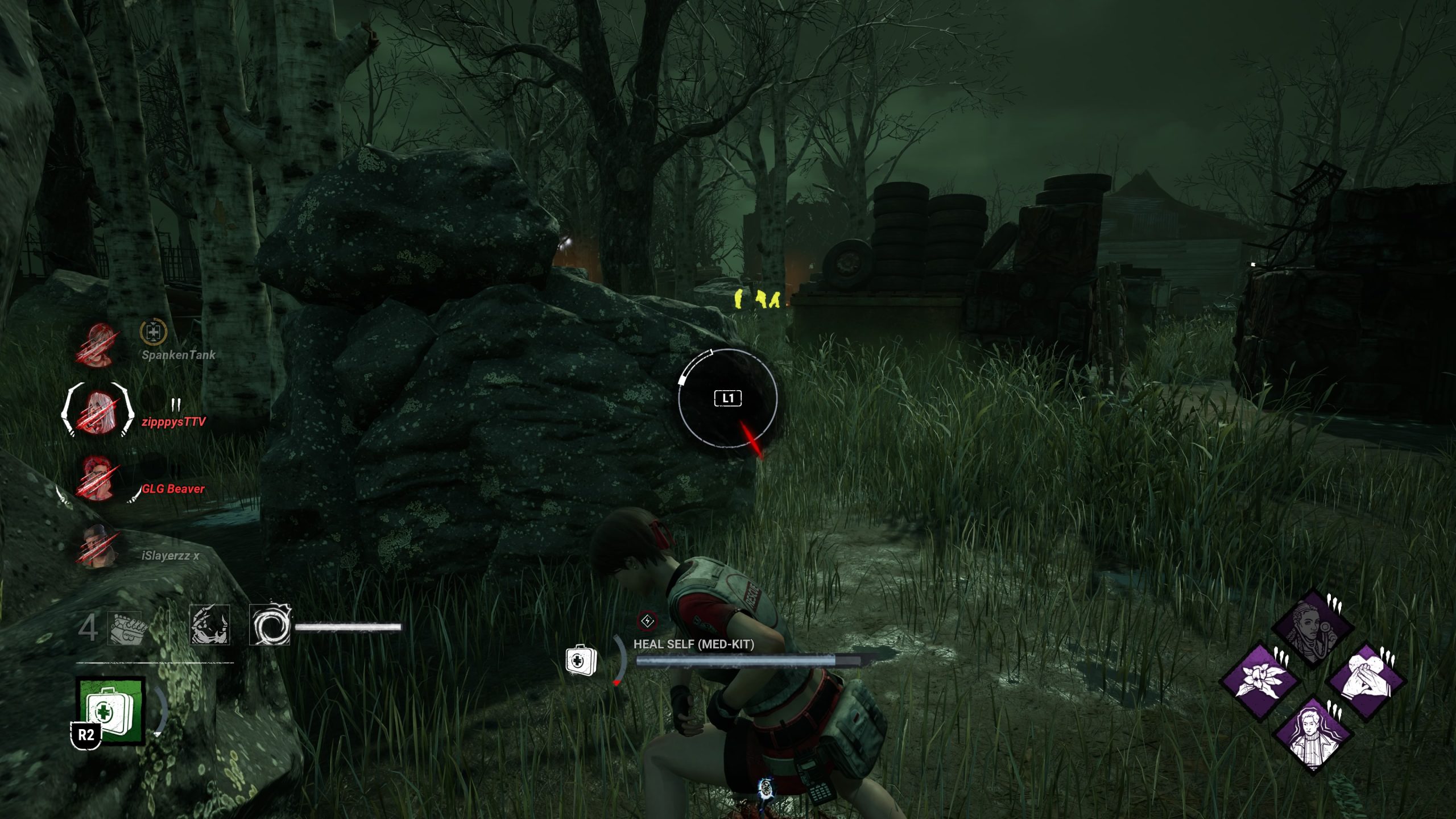Select zipppysTTV's survivor portrait
The image size is (1456, 819).
coord(98,411)
